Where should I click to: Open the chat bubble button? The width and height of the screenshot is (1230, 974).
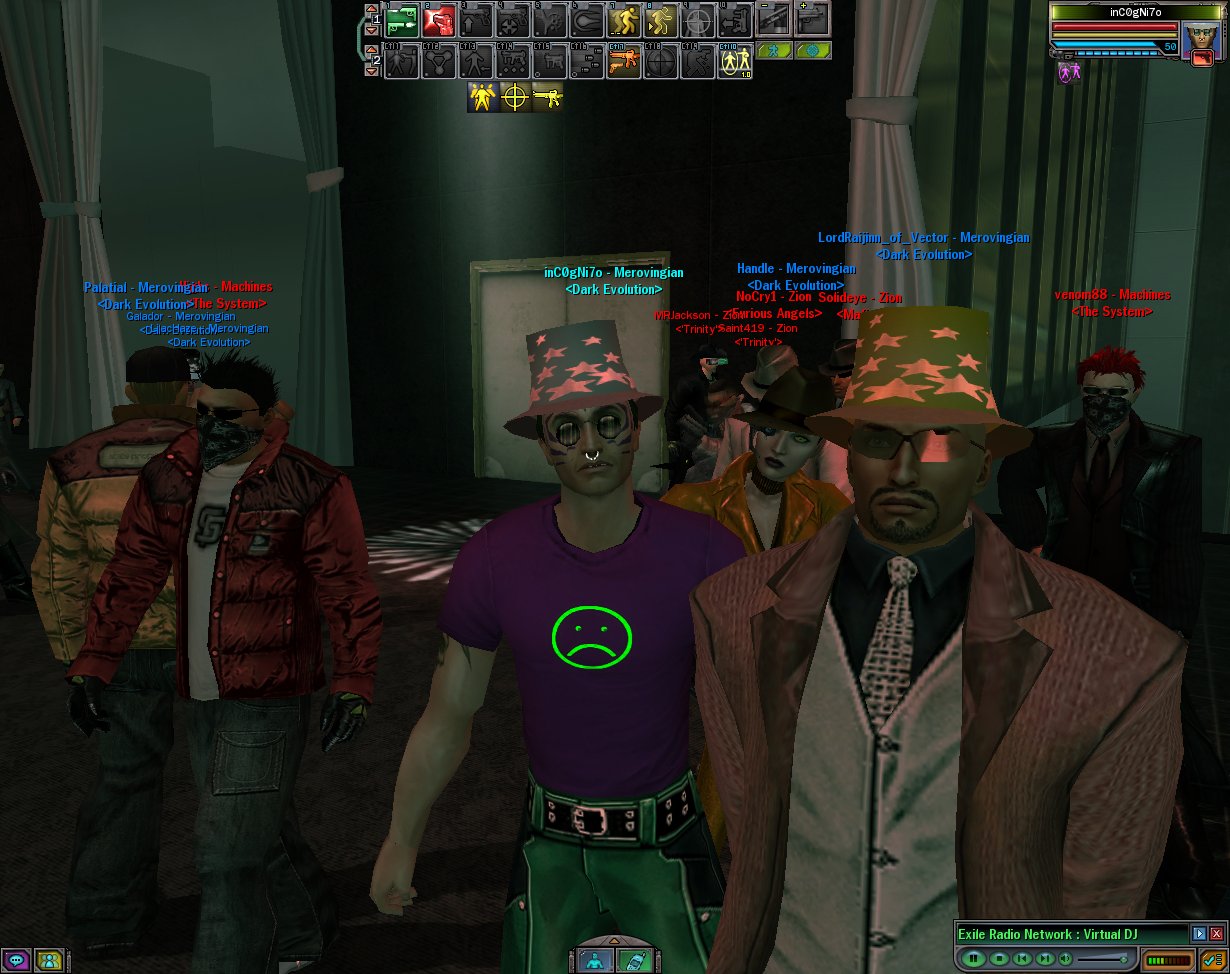point(16,961)
